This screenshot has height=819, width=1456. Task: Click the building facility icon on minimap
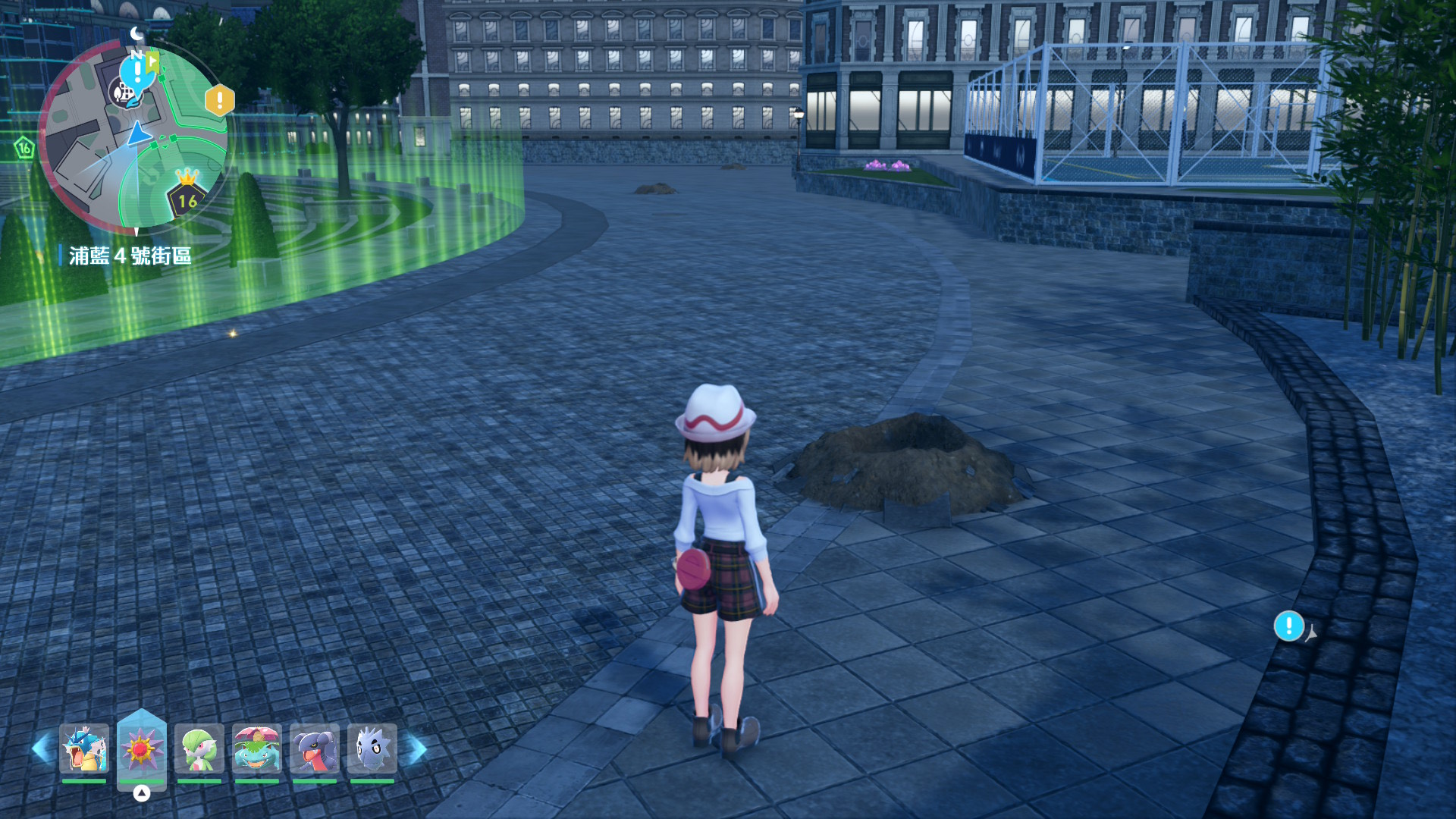point(124,94)
